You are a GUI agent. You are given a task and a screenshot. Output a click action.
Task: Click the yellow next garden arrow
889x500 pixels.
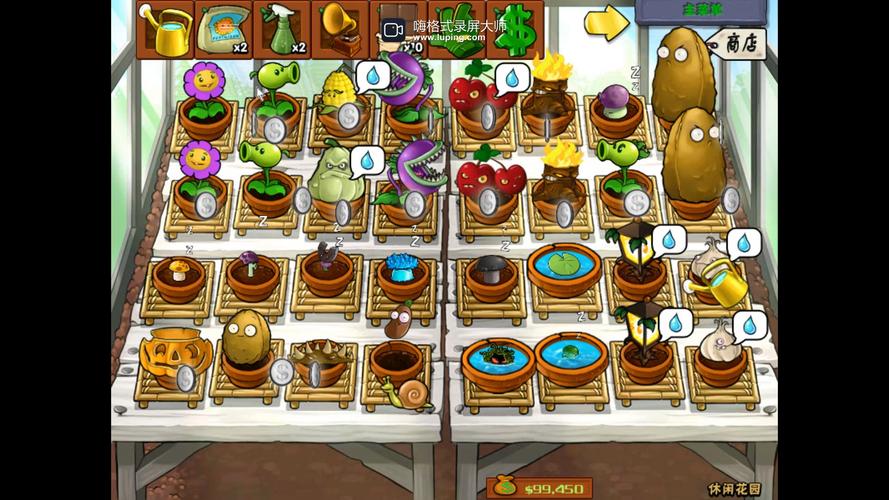pyautogui.click(x=606, y=22)
